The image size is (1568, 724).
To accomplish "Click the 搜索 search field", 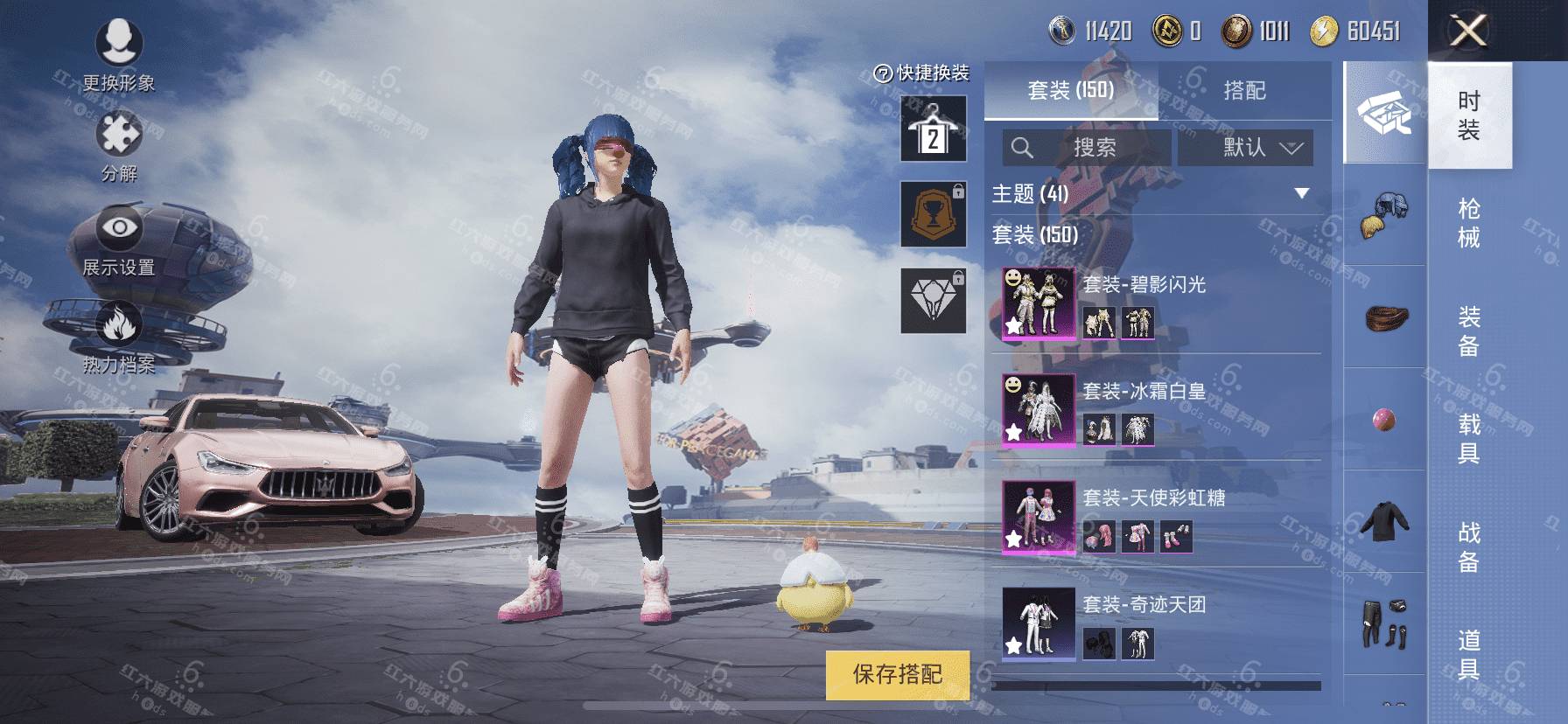I will [x=1087, y=148].
